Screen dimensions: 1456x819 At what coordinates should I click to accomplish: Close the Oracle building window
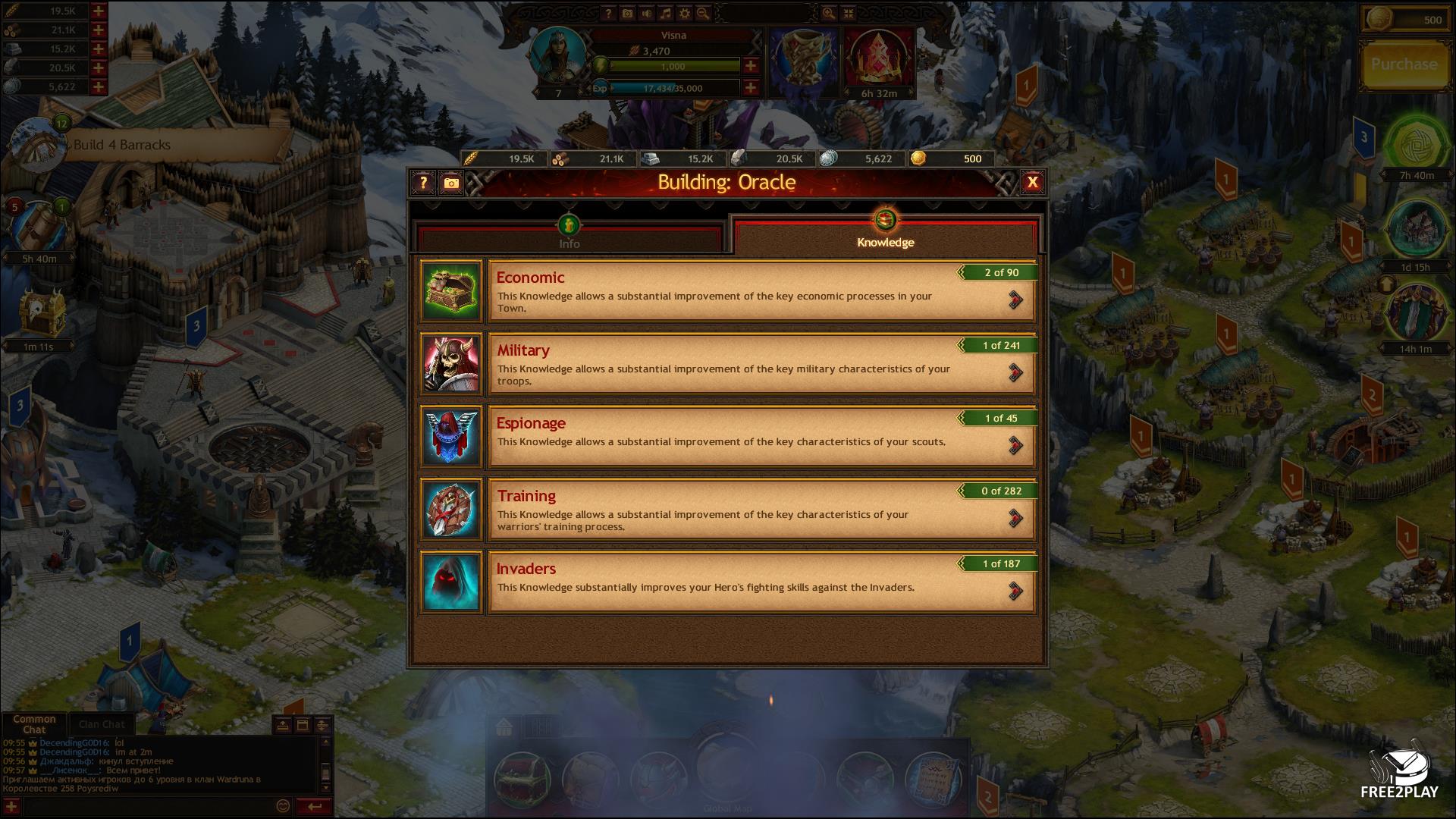click(x=1032, y=182)
